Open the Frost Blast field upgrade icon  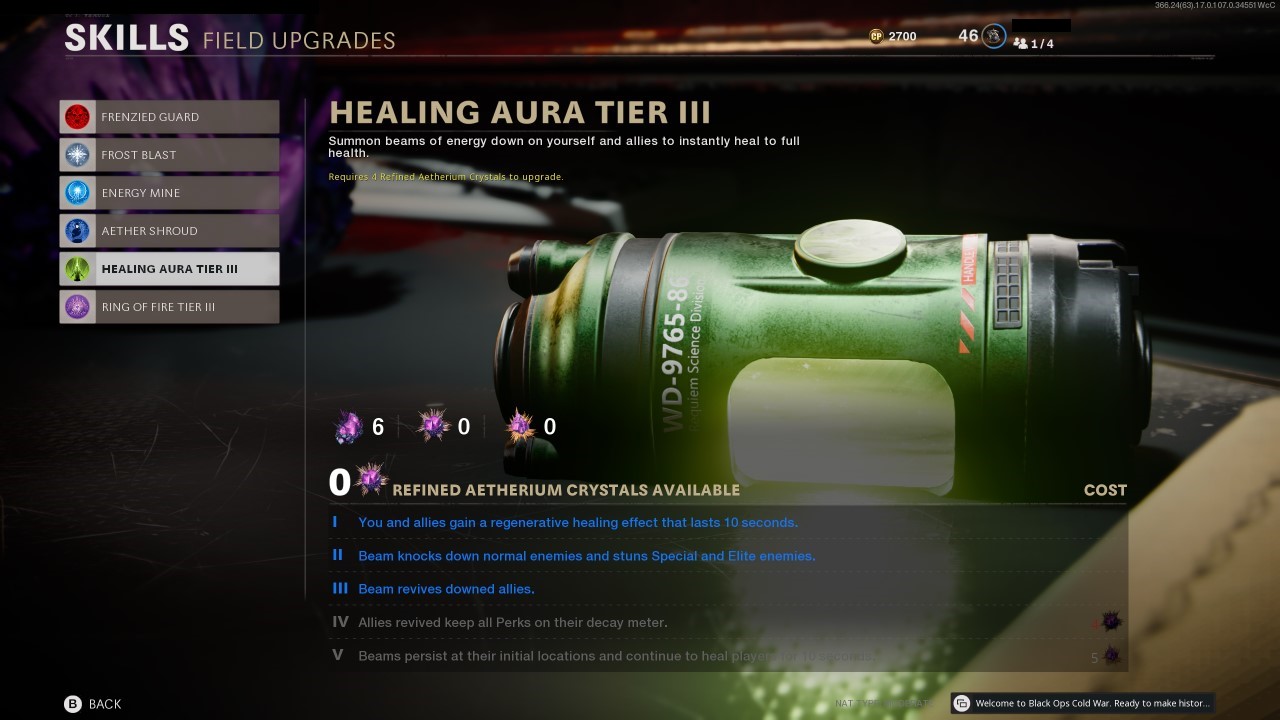(77, 154)
